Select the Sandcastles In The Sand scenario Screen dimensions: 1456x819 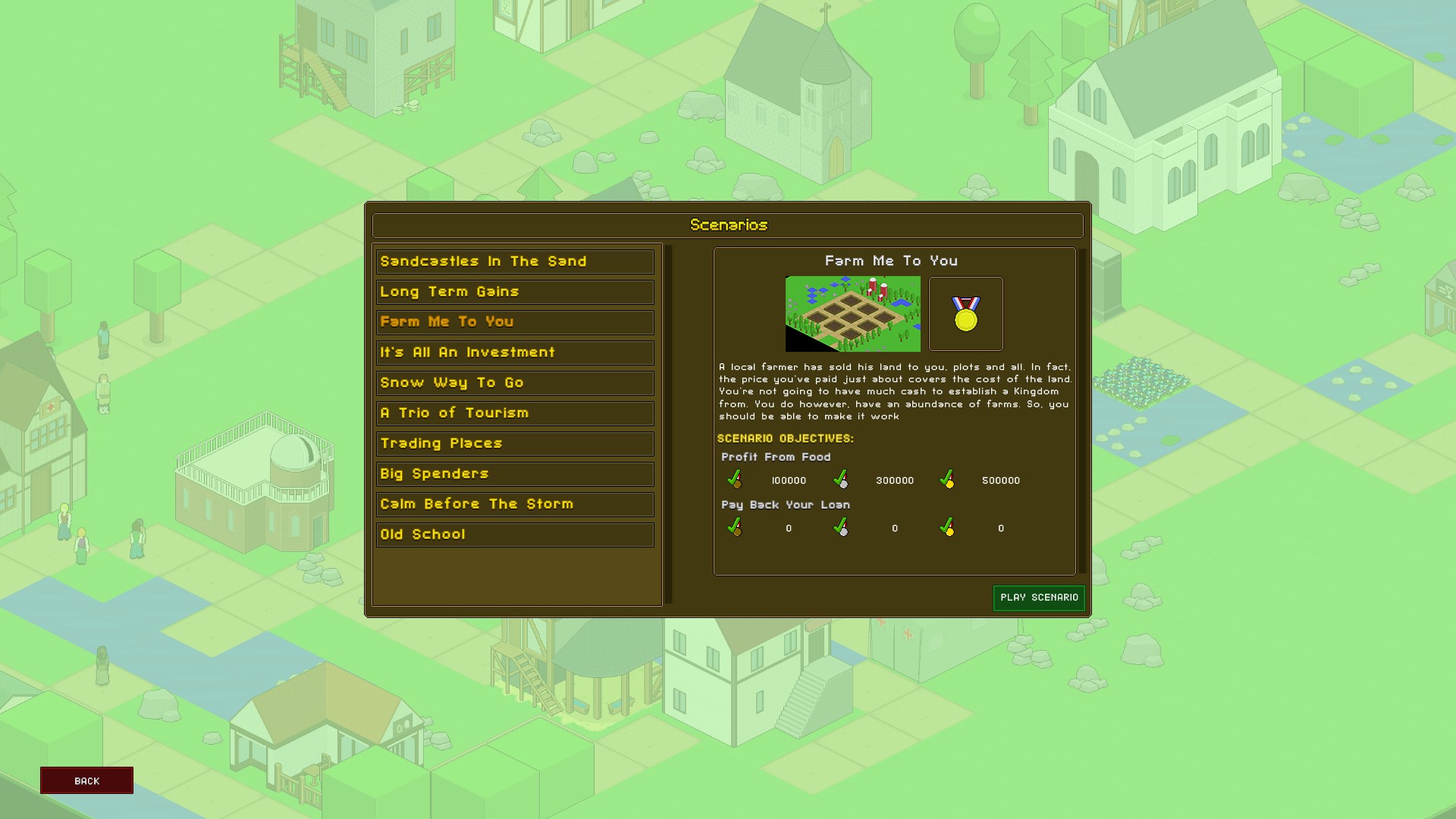[514, 262]
